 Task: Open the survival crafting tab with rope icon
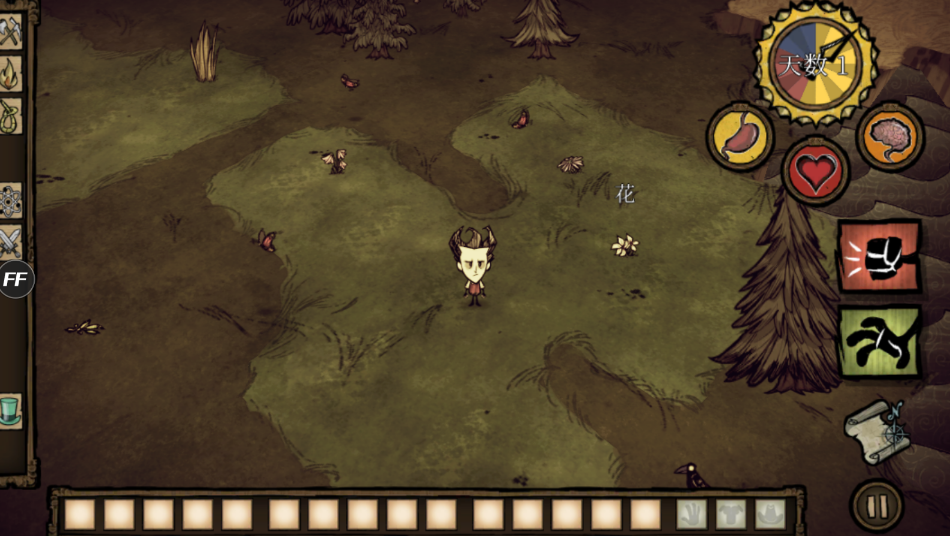click(10, 115)
